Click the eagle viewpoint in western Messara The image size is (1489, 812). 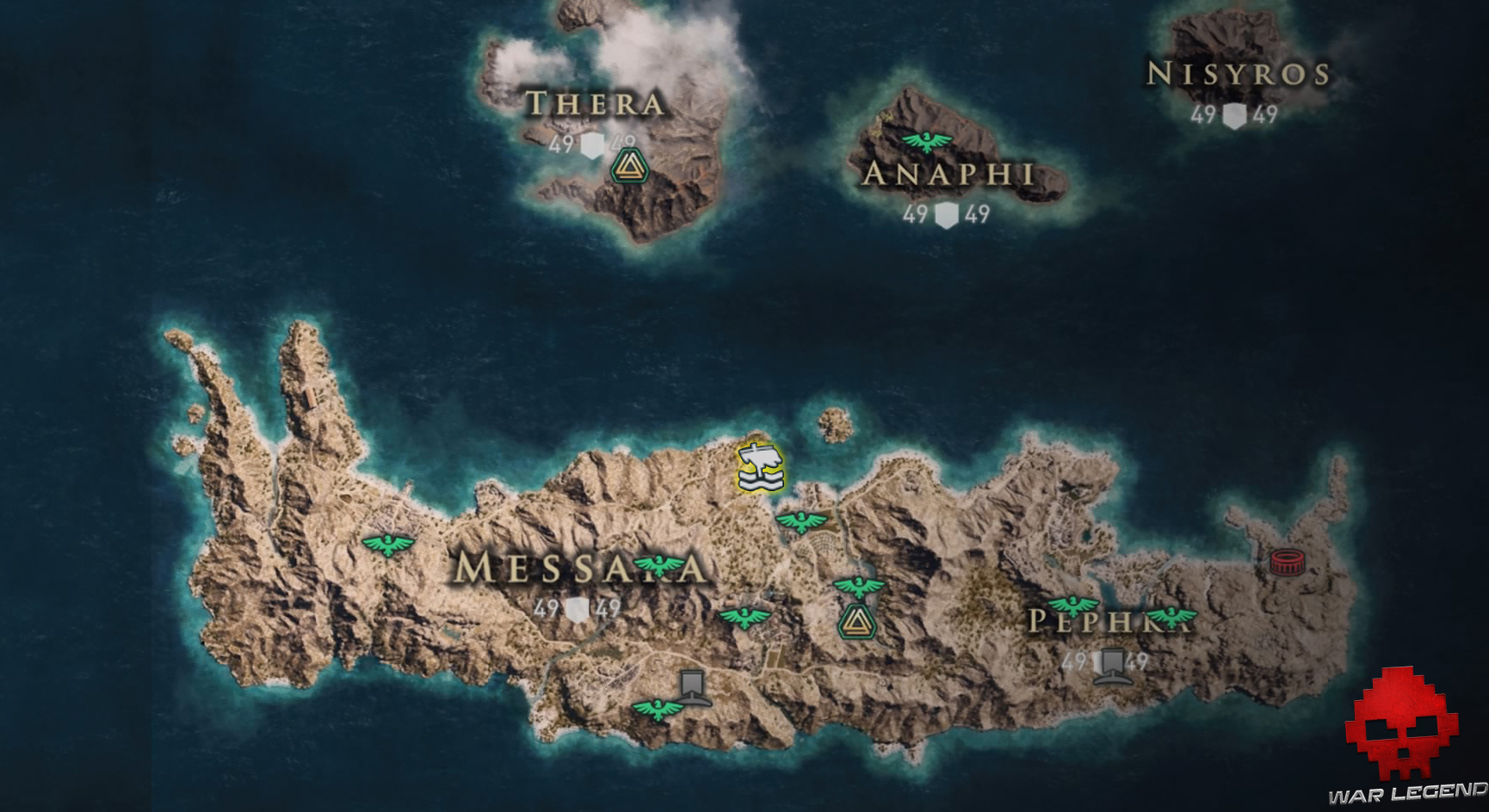389,544
